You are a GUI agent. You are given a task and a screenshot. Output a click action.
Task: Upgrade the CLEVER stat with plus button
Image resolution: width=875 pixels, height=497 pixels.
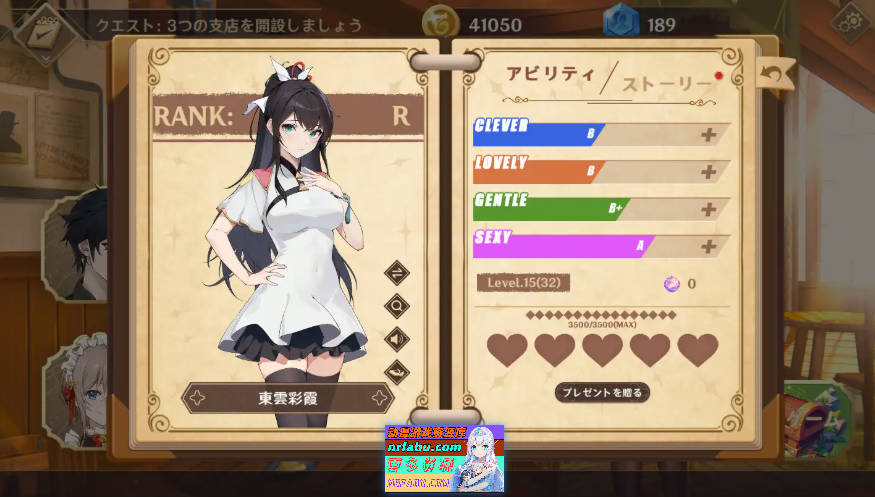709,135
